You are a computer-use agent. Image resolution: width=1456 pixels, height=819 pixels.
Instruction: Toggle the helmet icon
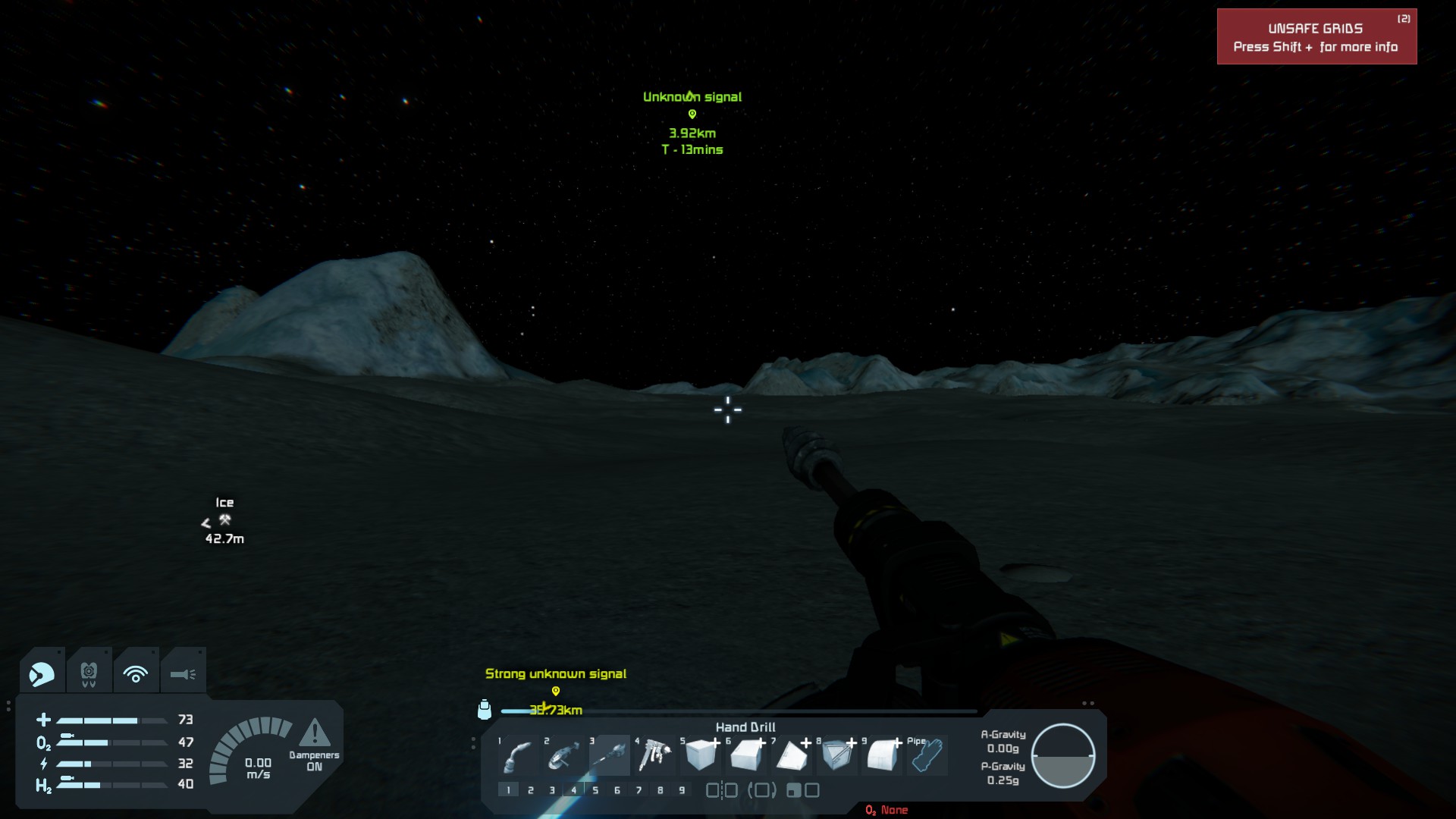42,673
